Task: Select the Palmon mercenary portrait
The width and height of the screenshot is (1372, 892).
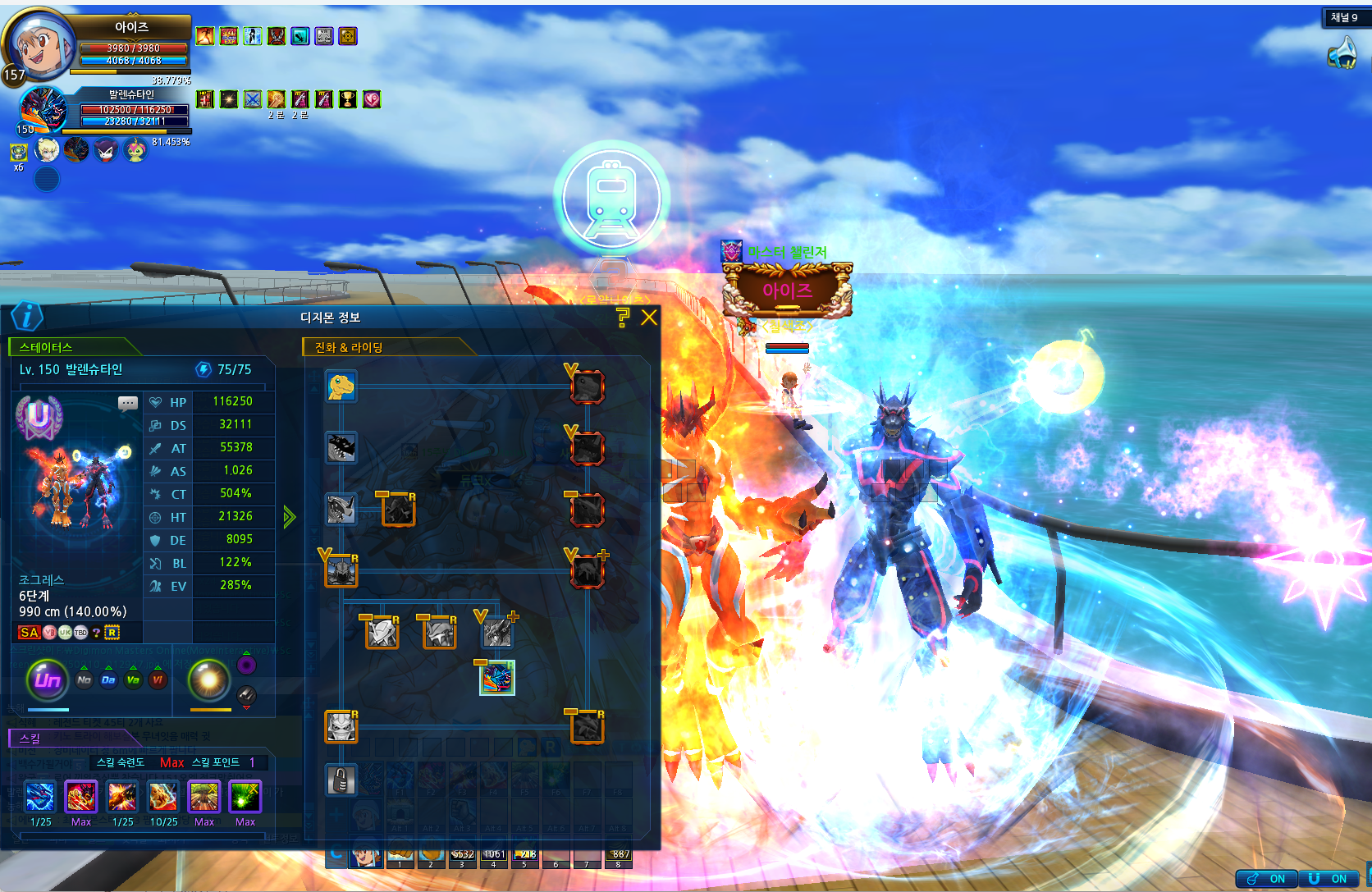Action: [135, 150]
